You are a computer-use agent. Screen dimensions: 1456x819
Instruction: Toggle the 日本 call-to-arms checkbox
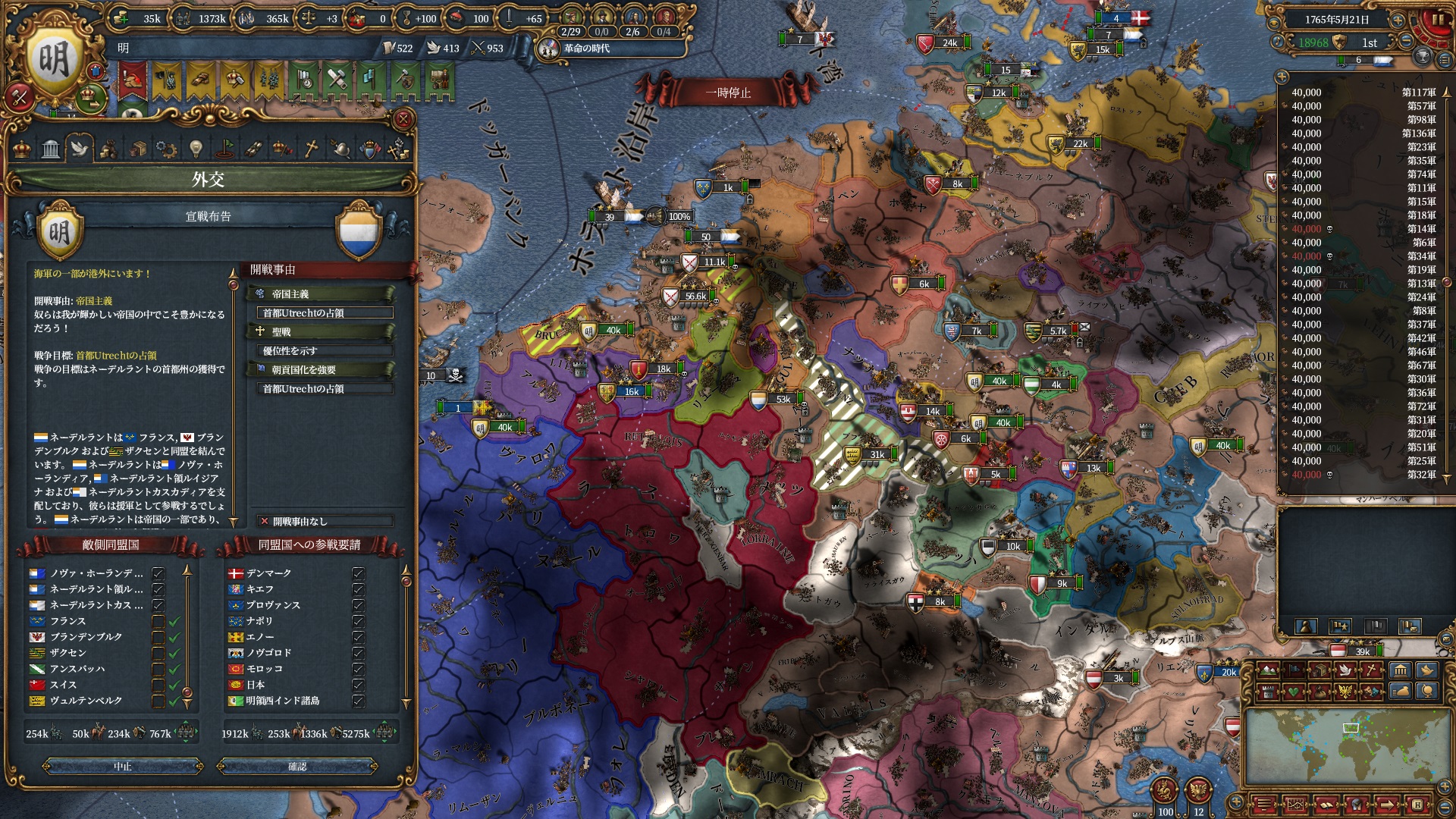[x=358, y=685]
